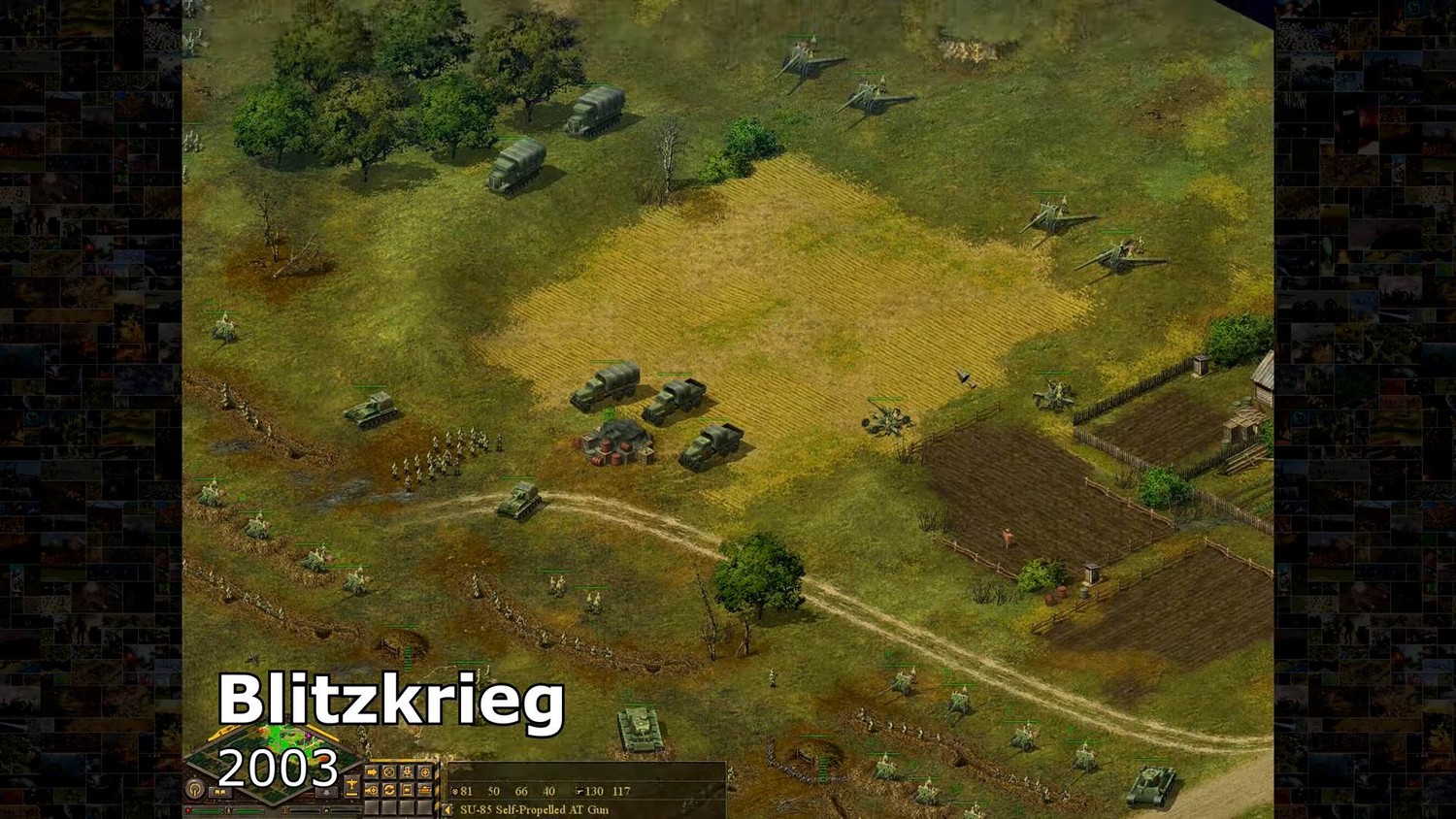The height and width of the screenshot is (819, 1456).
Task: Click the left arrow beside SU-85 name
Action: (x=447, y=809)
